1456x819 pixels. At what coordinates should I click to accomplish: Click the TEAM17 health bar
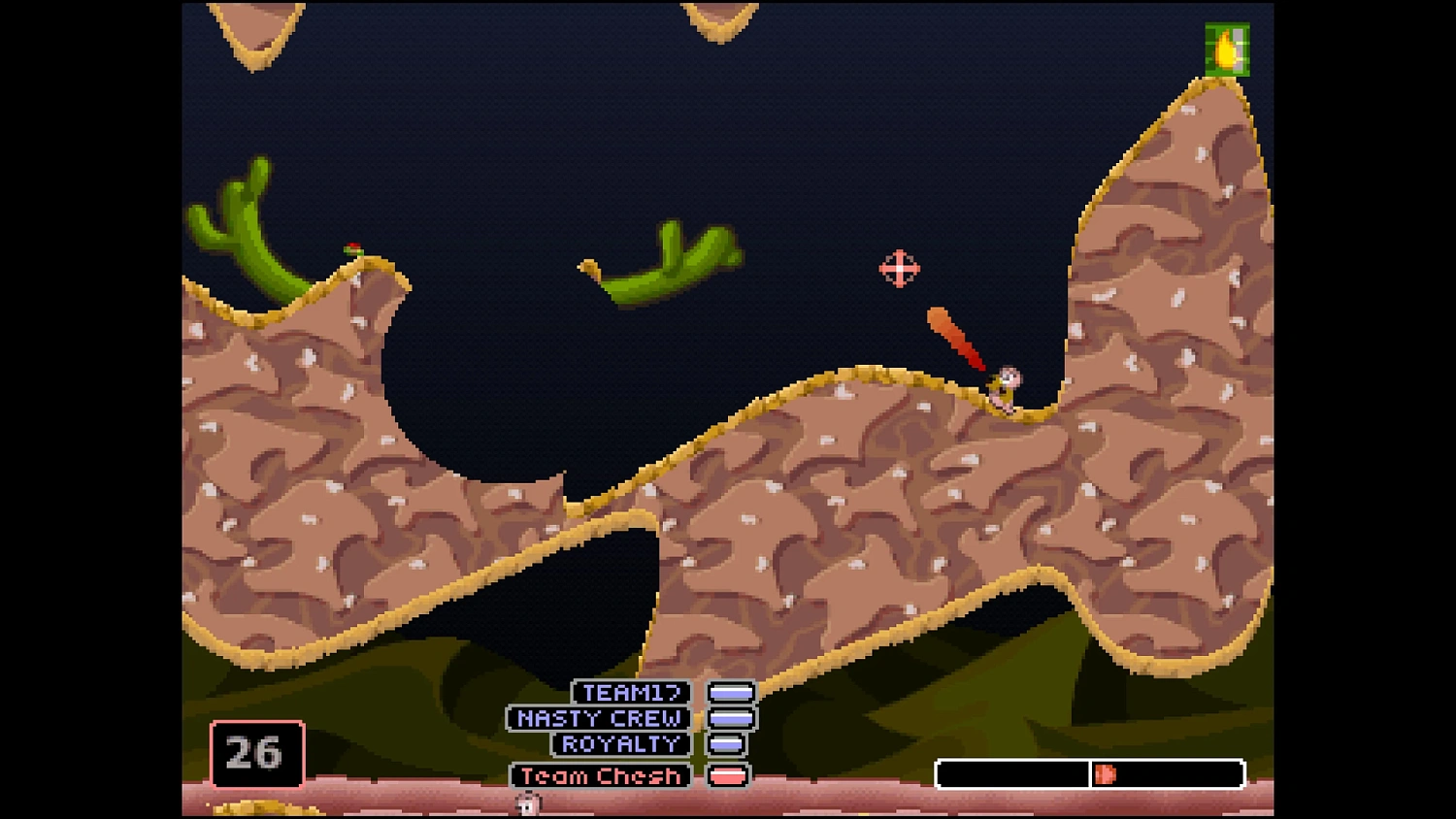coord(733,693)
